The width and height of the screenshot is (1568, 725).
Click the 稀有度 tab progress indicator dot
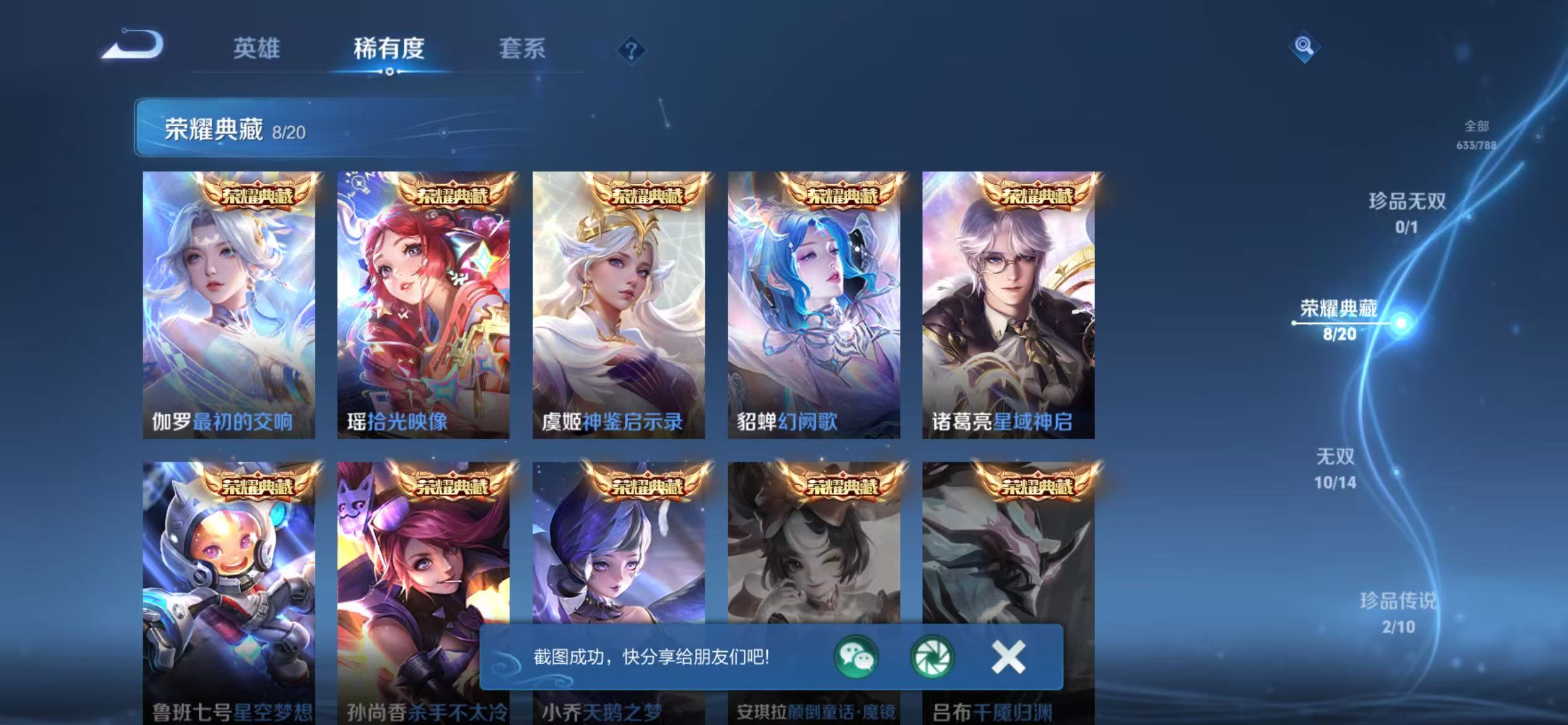[389, 71]
